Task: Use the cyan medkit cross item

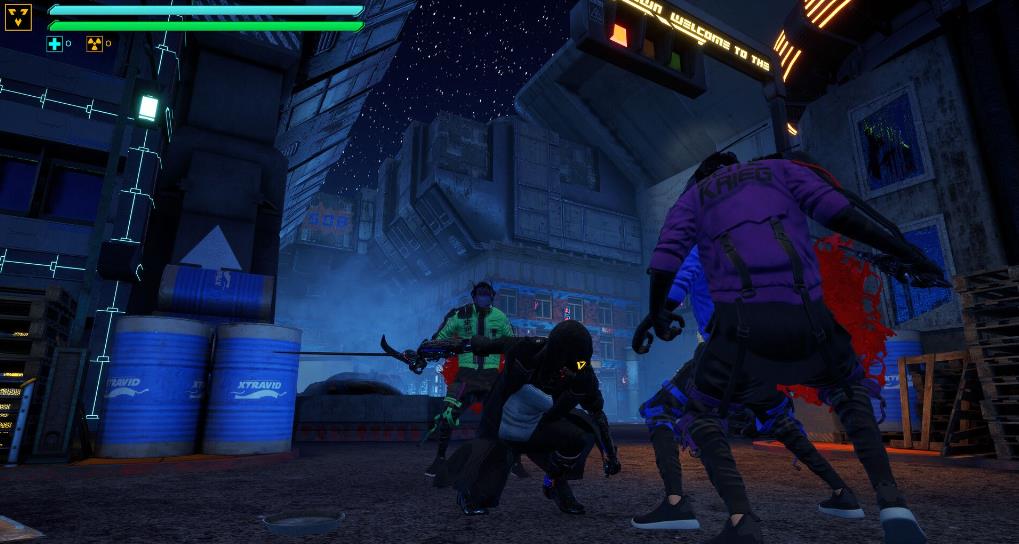Action: coord(54,44)
